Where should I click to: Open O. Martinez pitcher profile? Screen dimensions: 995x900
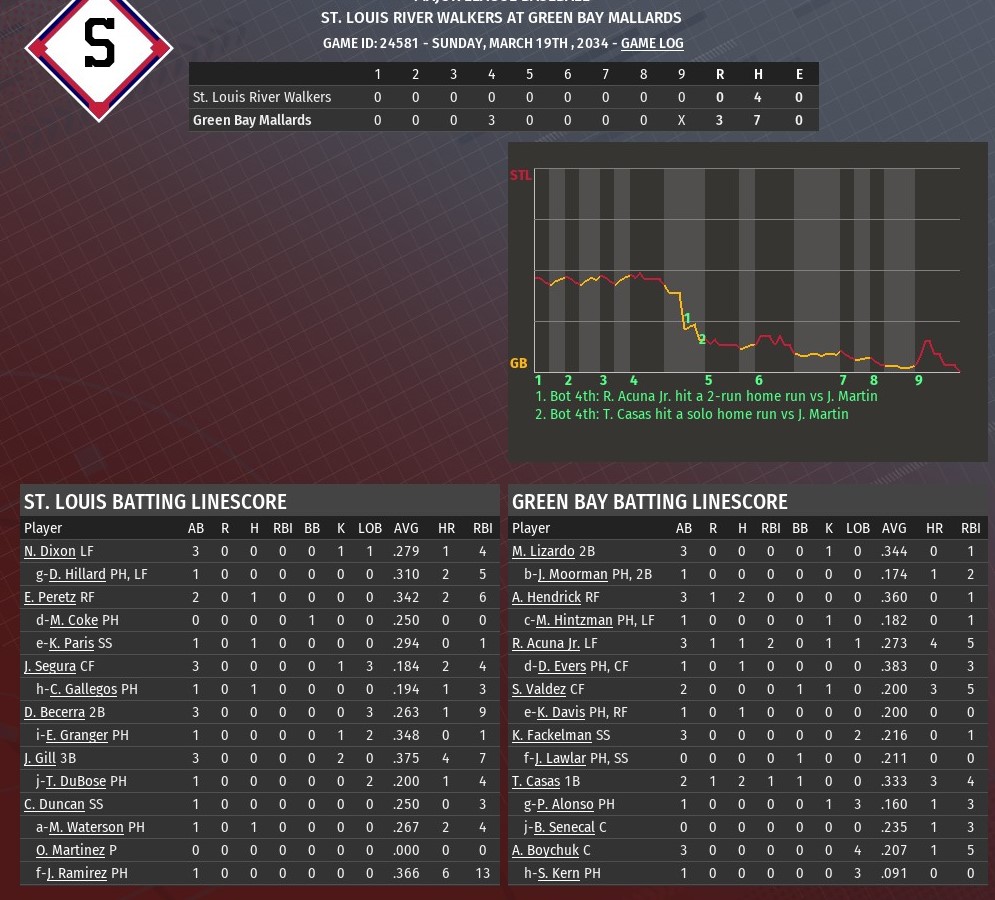coord(70,850)
